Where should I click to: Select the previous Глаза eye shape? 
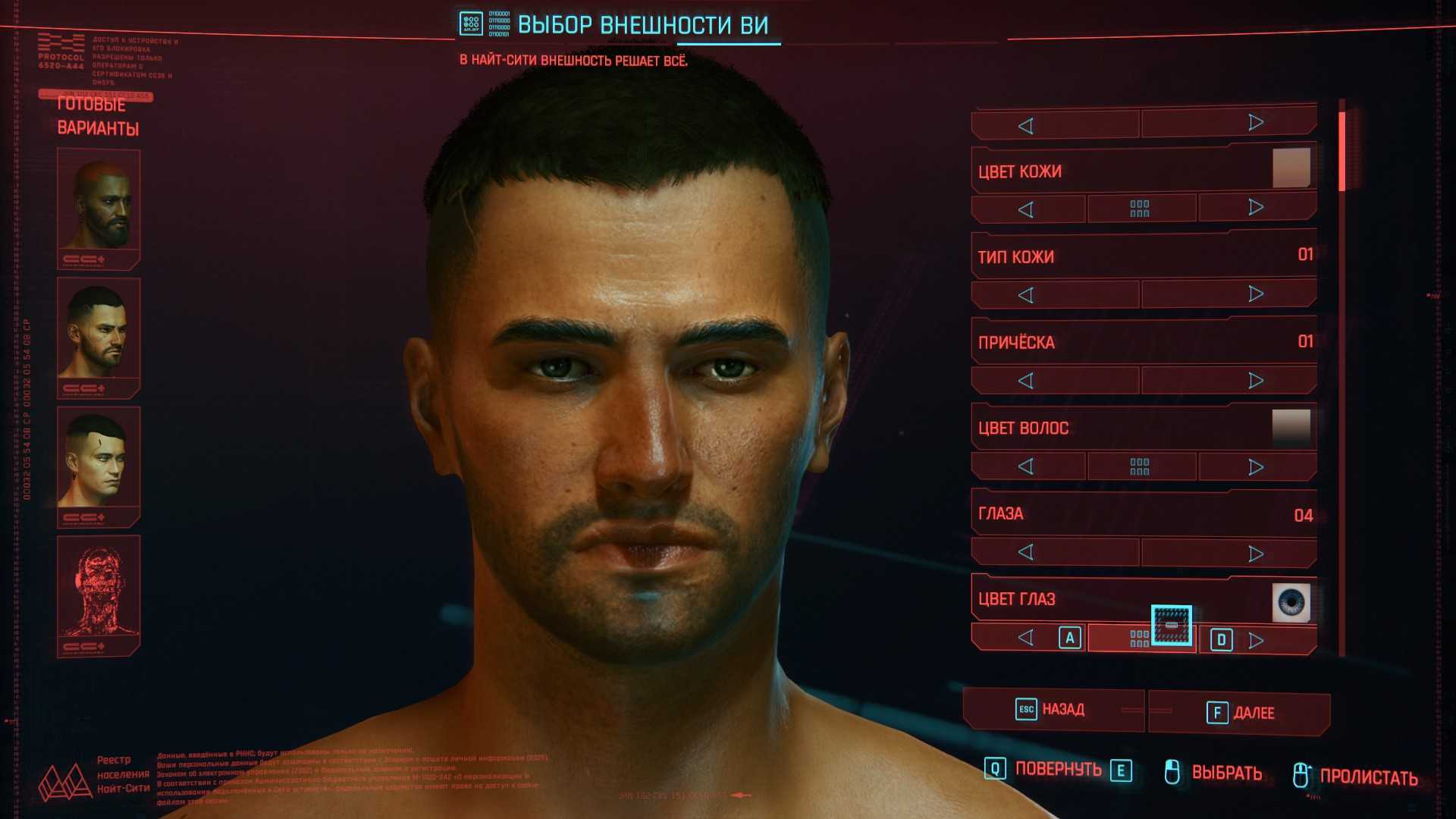(x=1026, y=552)
